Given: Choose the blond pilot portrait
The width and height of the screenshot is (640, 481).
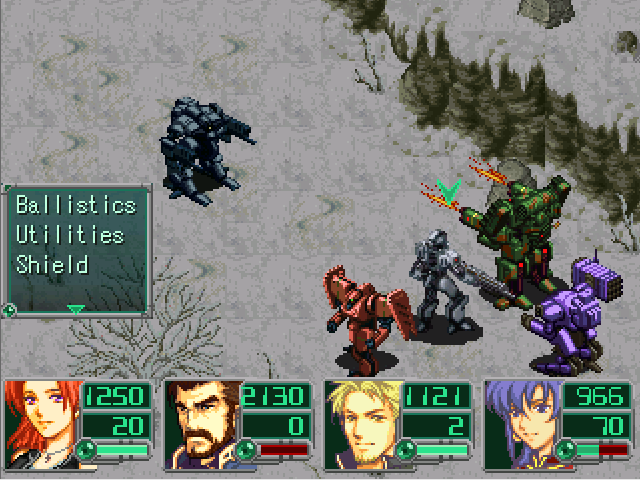Looking at the screenshot, I should 360,424.
